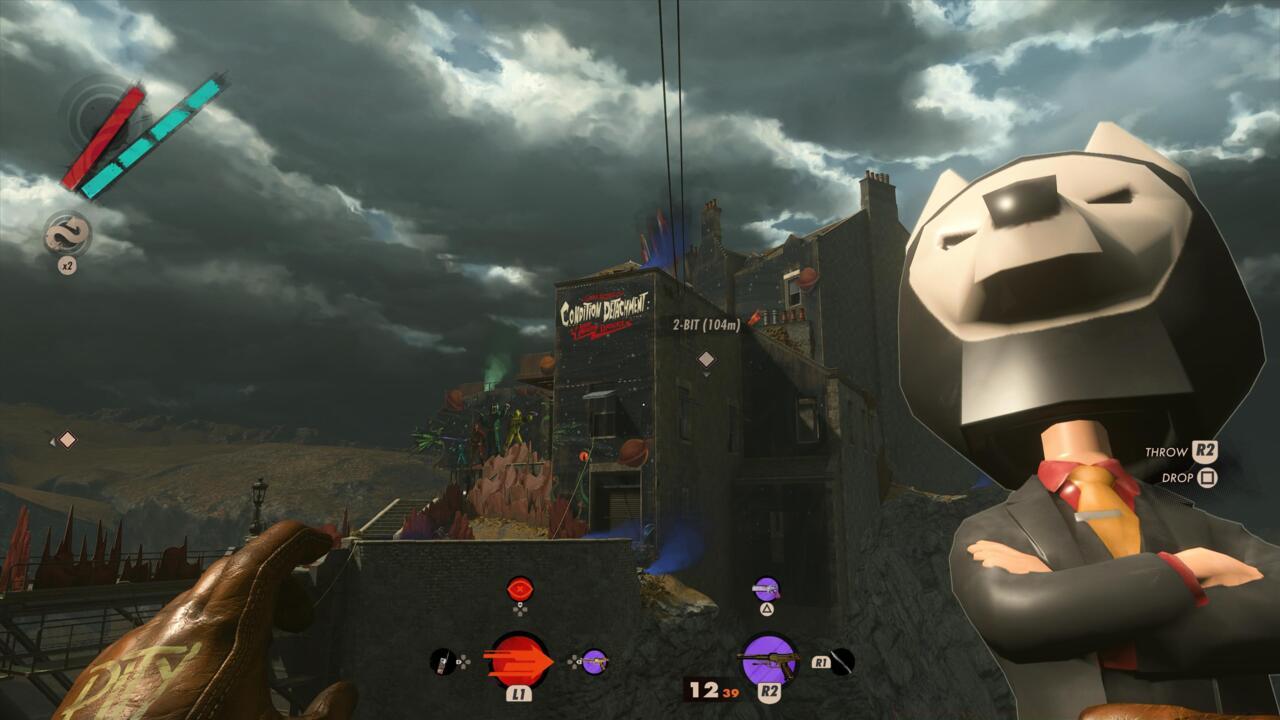1280x720 pixels.
Task: Select the off-screen objective diamond marker
Action: point(66,439)
